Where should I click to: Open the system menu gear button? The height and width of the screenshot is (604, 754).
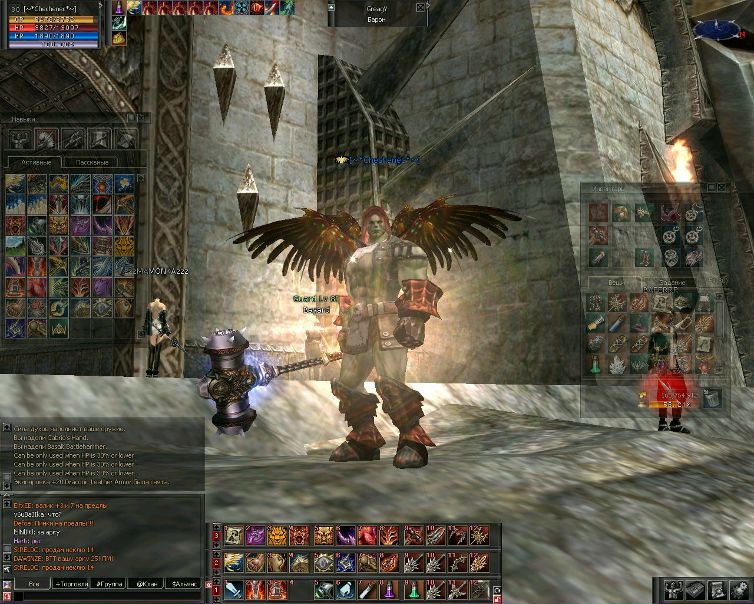(740, 588)
